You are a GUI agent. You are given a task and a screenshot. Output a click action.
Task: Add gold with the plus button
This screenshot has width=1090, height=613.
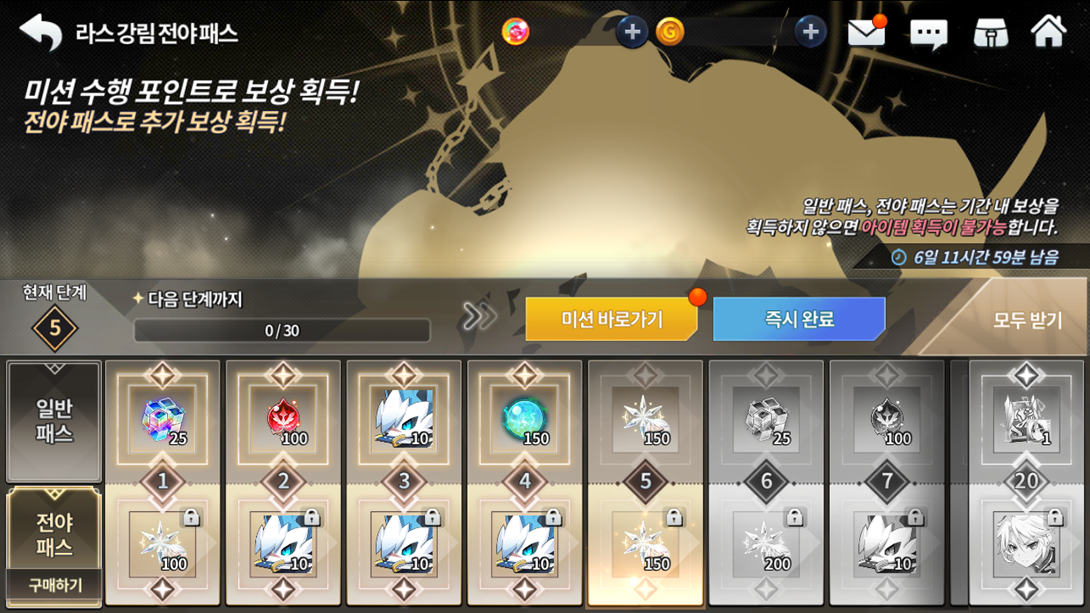[x=810, y=32]
